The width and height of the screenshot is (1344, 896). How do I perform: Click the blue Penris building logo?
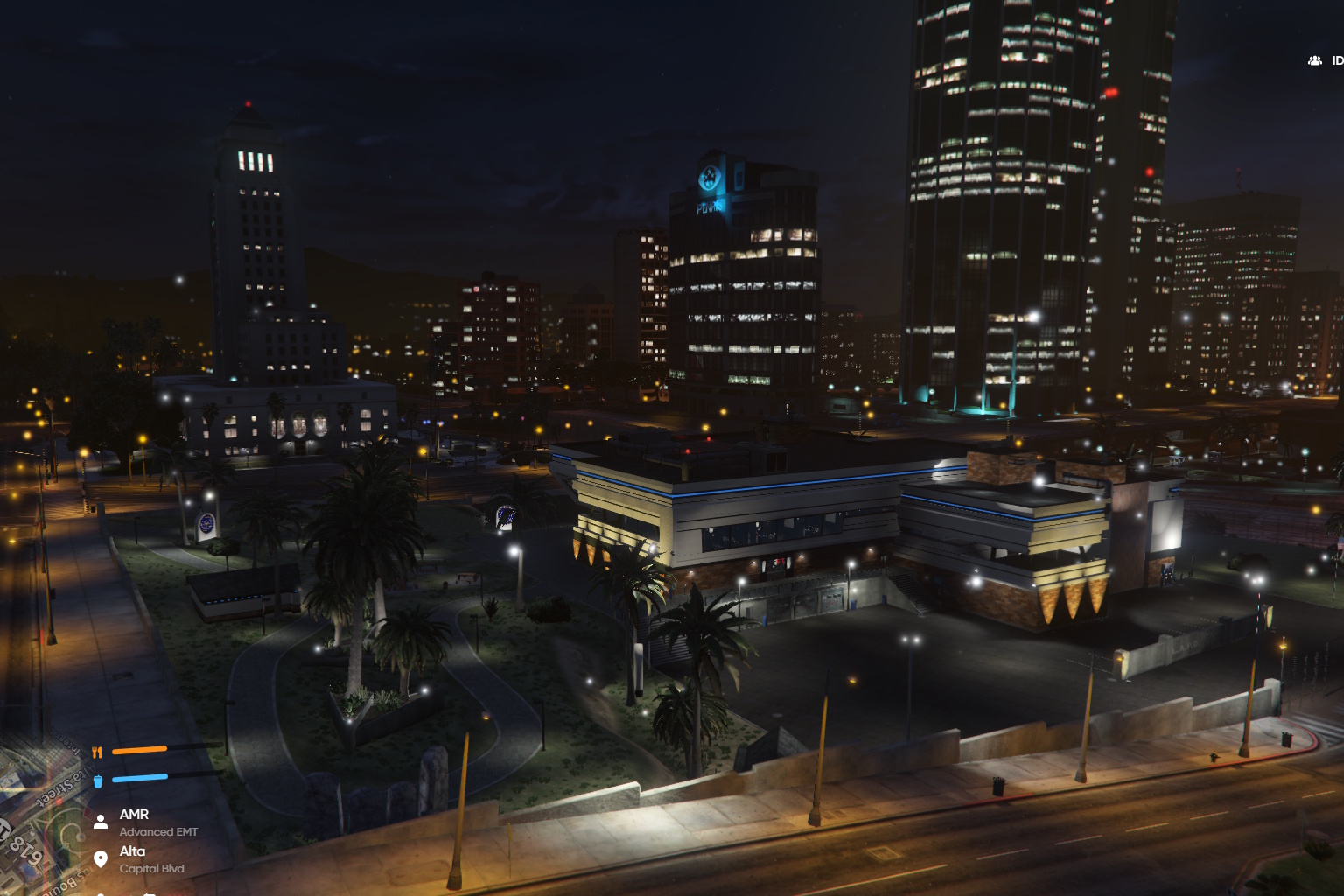[709, 175]
